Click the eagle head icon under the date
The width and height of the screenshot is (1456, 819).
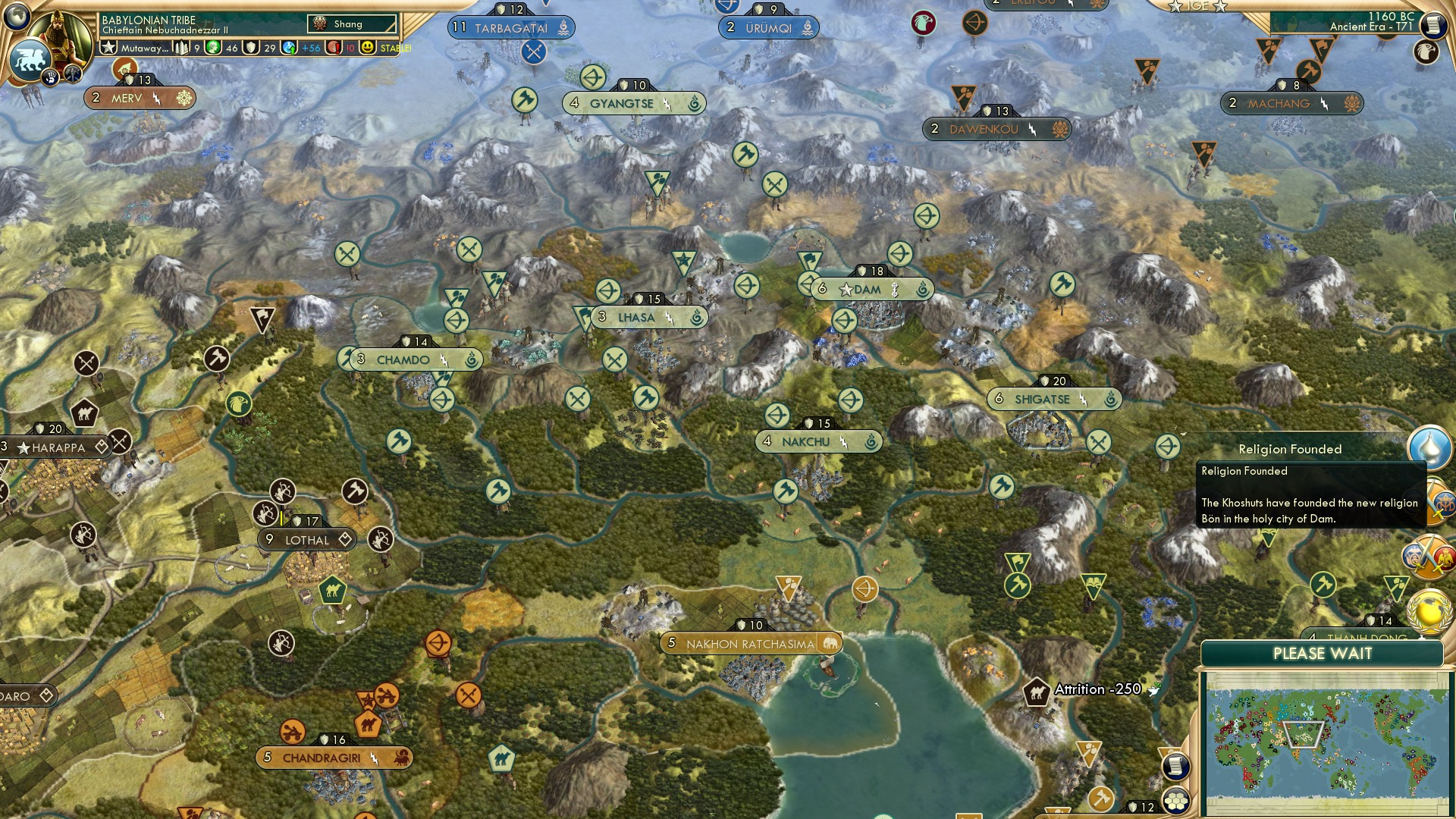[x=1426, y=52]
